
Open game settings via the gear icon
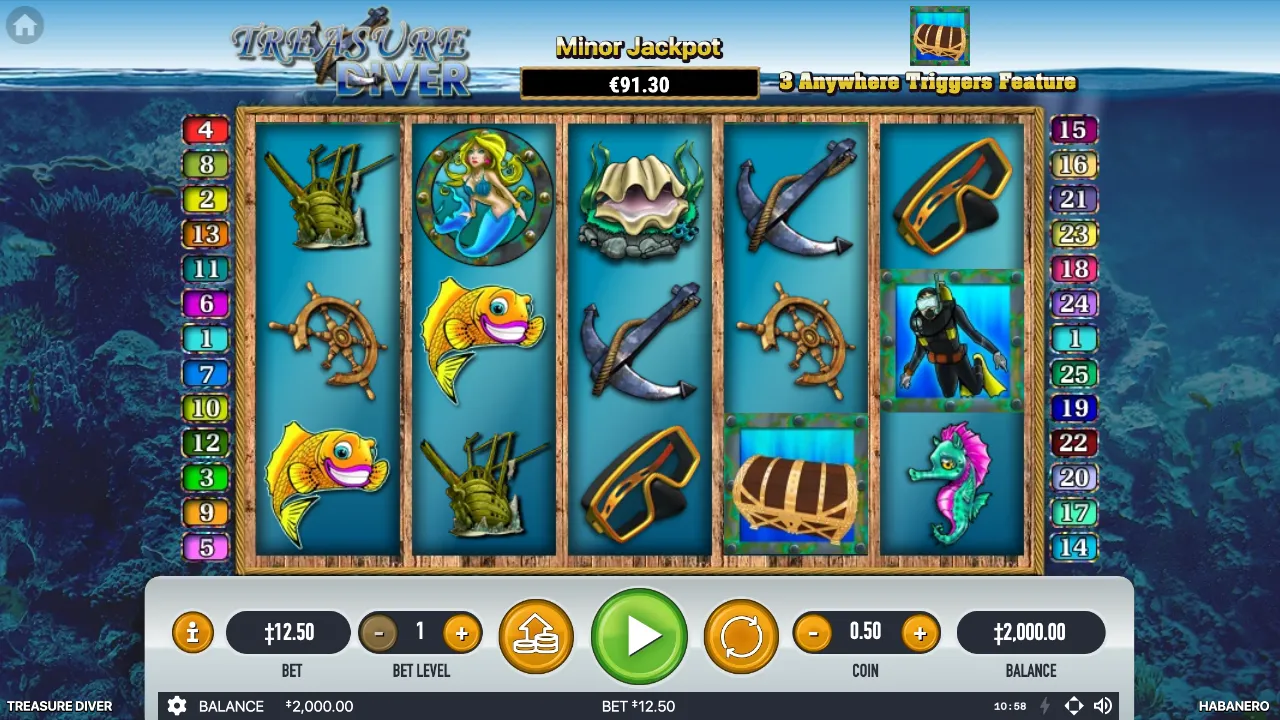click(177, 706)
